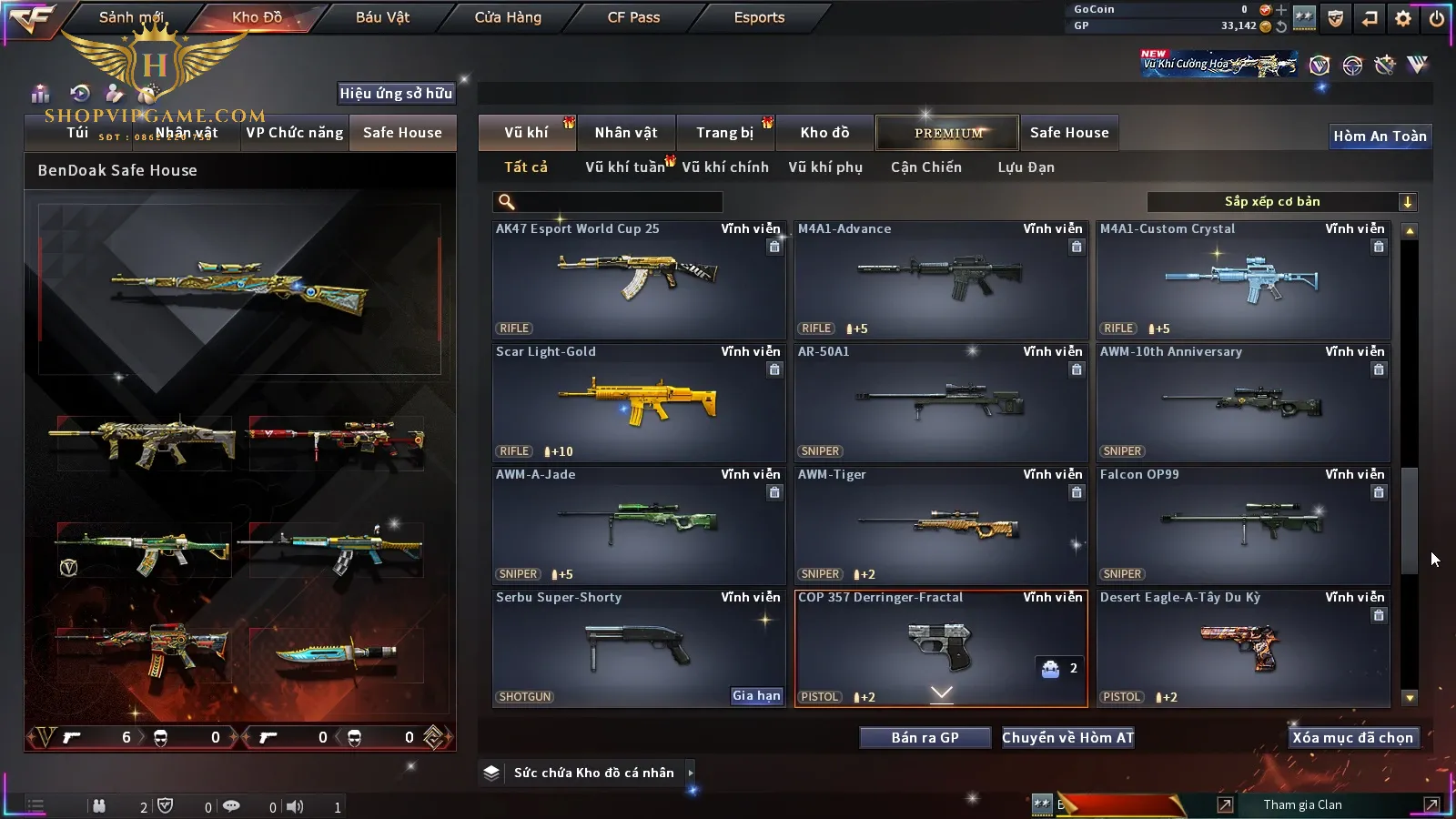This screenshot has height=819, width=1456.
Task: Sell the item with Bán ra GP
Action: [x=925, y=738]
